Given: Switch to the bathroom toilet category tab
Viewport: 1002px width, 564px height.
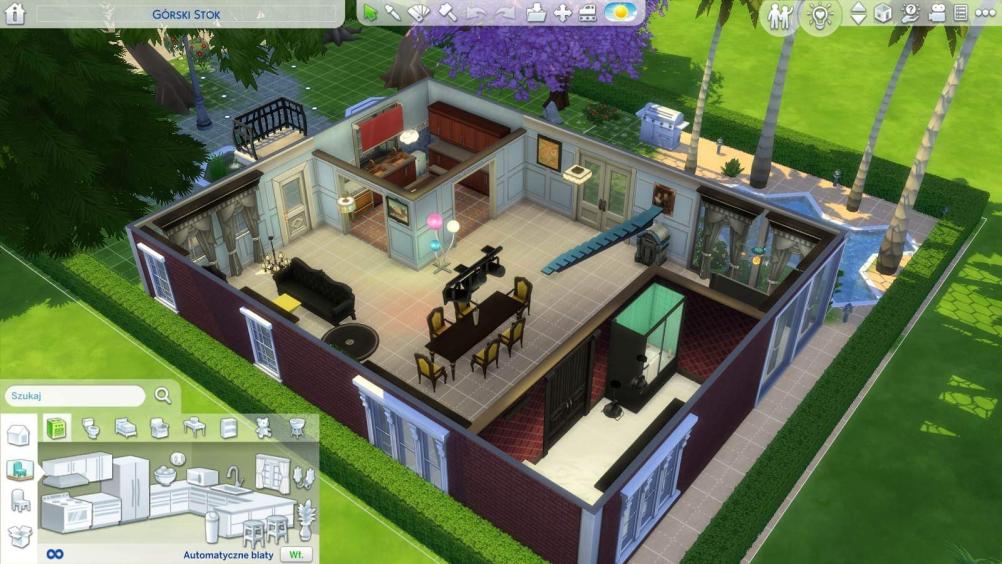Looking at the screenshot, I should click(91, 428).
